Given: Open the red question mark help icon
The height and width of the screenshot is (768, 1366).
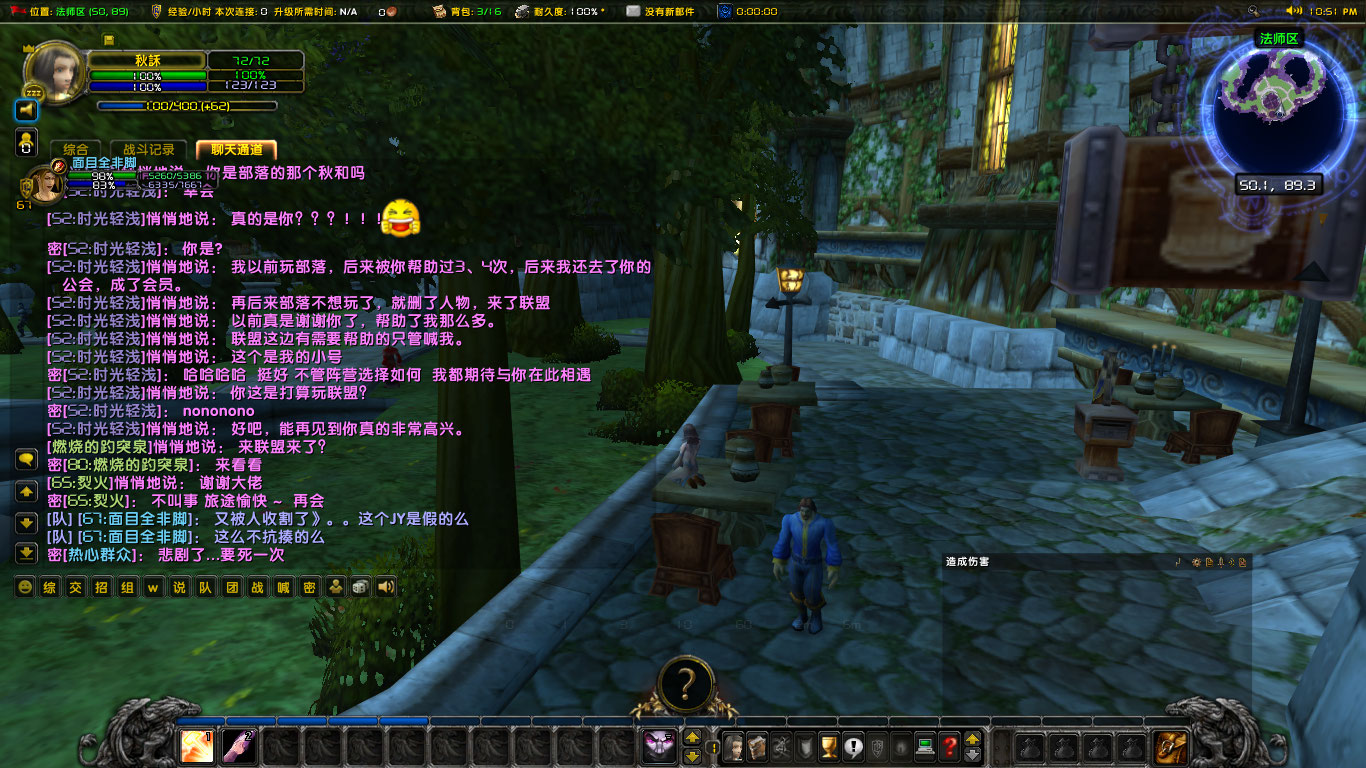Looking at the screenshot, I should pyautogui.click(x=948, y=747).
